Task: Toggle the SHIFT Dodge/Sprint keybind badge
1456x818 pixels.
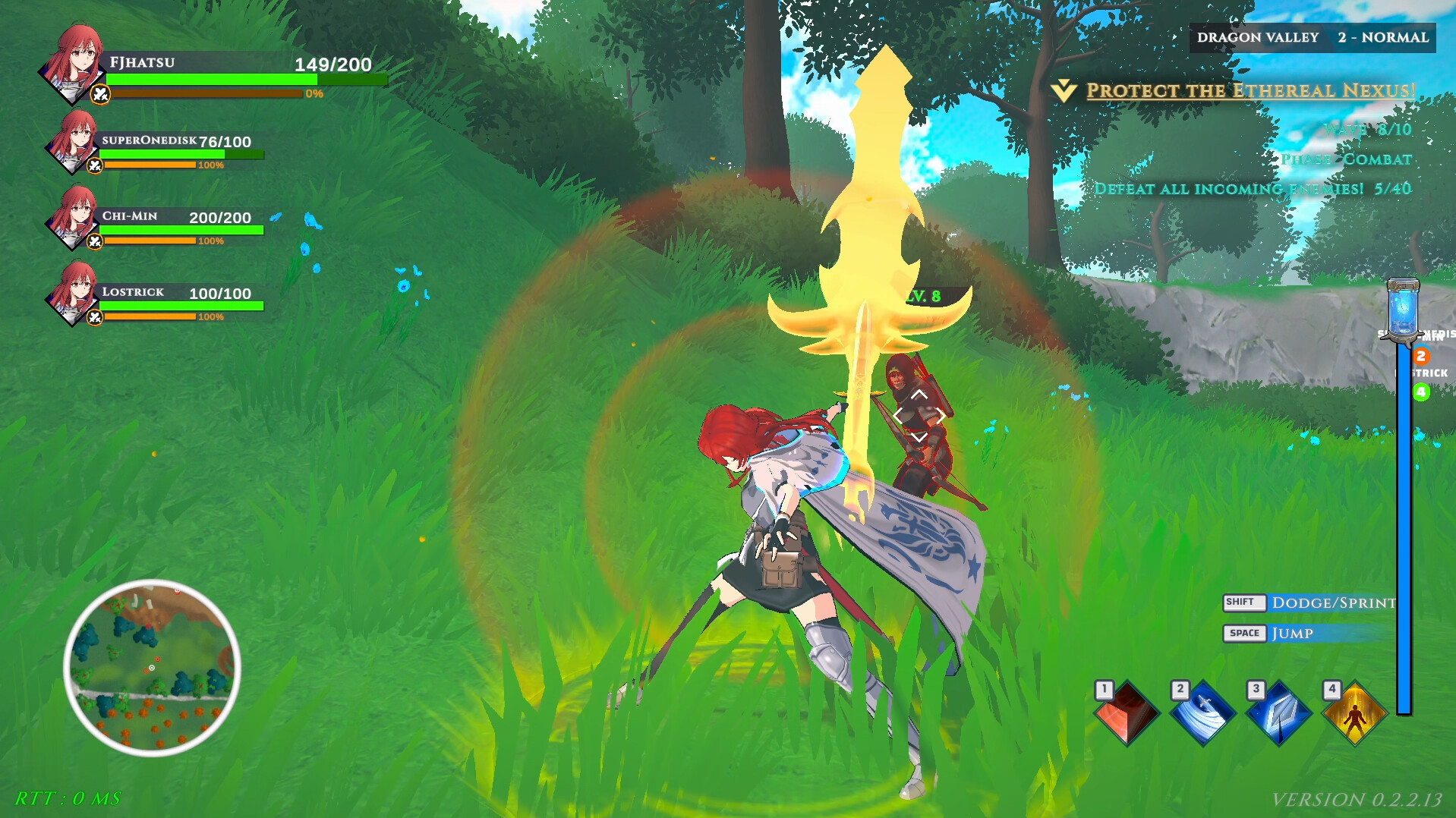Action: pyautogui.click(x=1244, y=602)
